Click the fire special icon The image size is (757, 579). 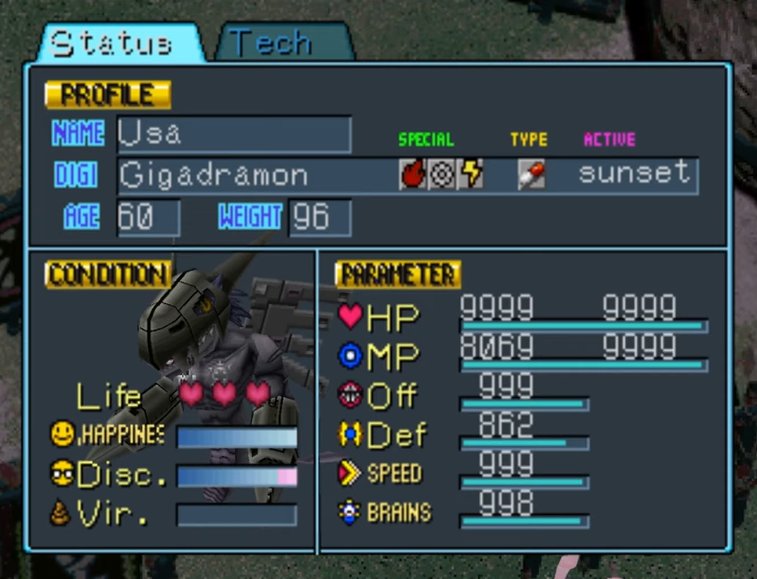412,175
